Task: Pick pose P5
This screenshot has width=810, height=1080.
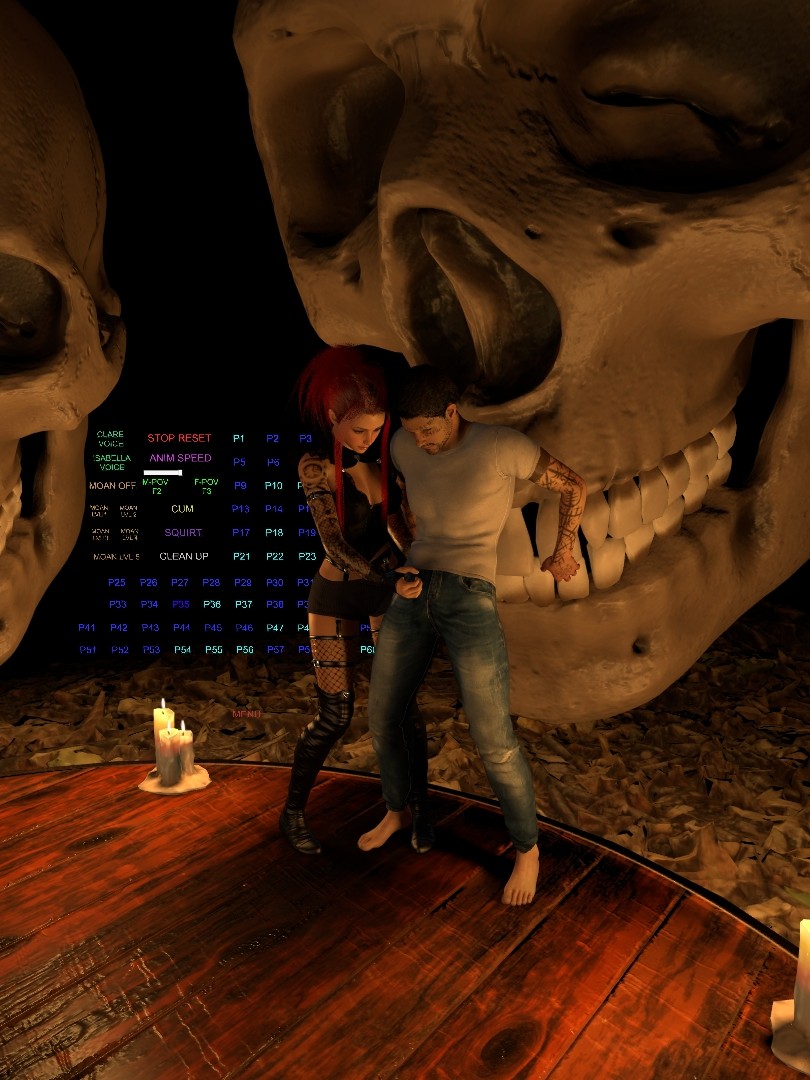Action: (x=239, y=462)
